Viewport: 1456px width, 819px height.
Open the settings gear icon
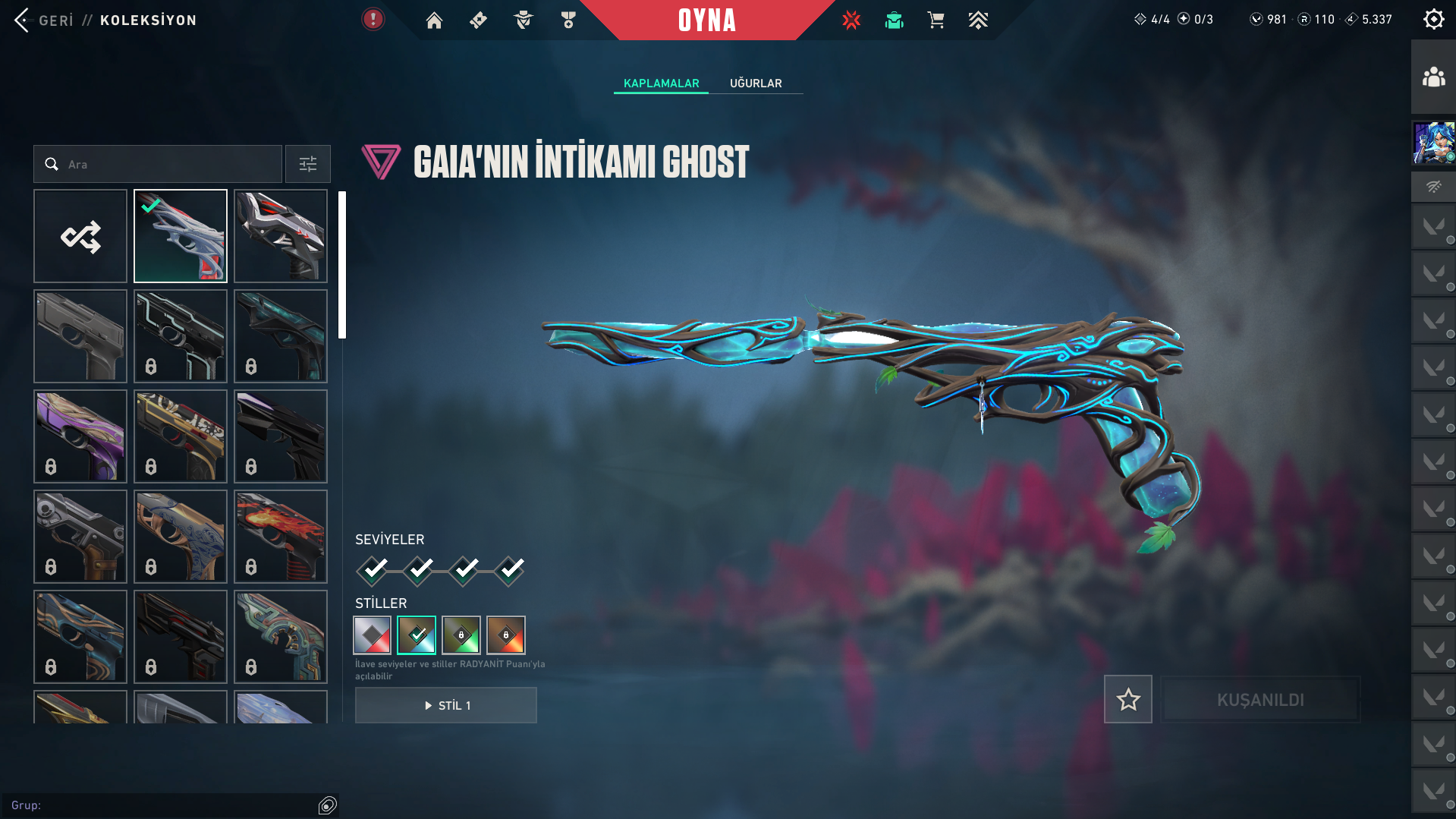1433,19
